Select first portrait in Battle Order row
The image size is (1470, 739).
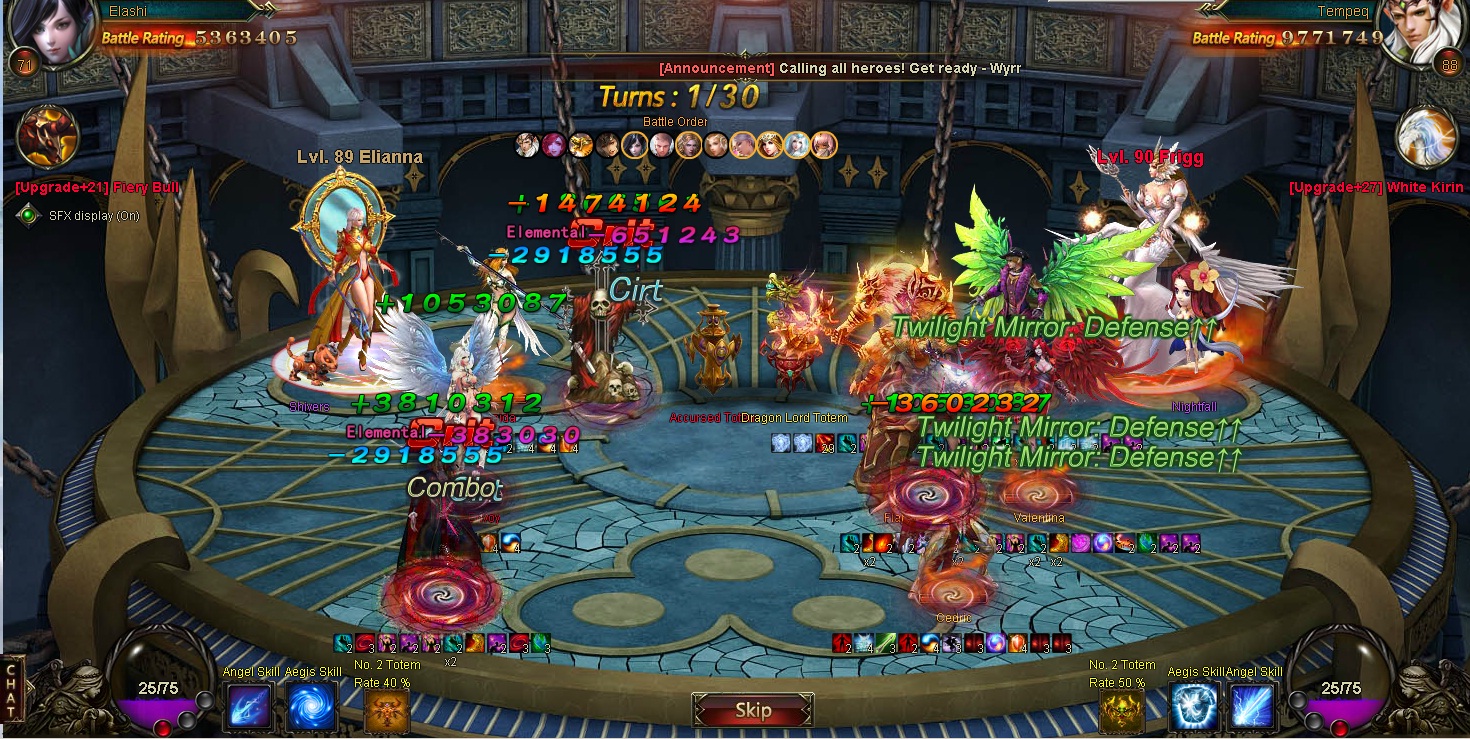point(527,145)
